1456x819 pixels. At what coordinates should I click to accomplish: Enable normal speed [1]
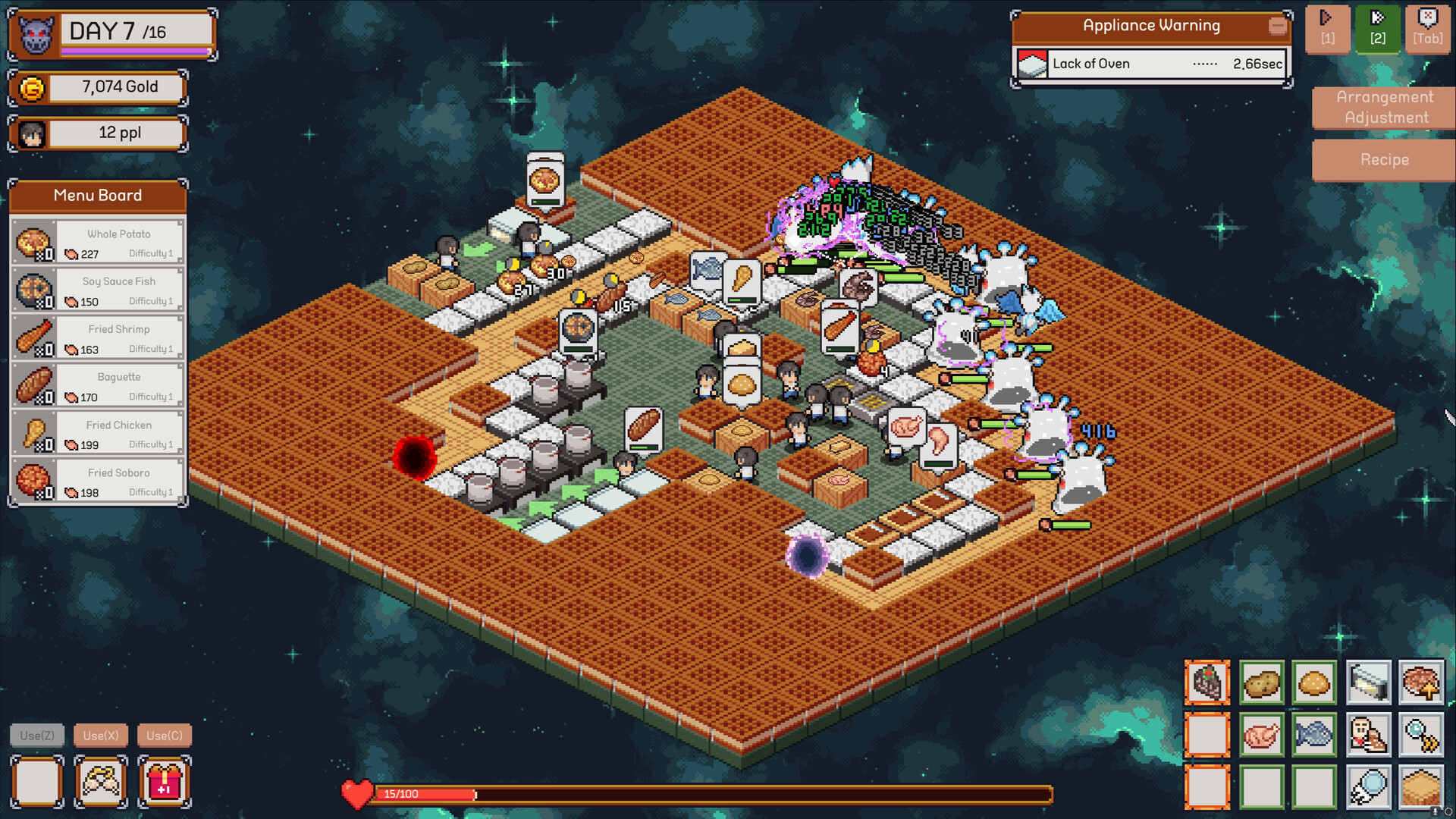[1327, 29]
